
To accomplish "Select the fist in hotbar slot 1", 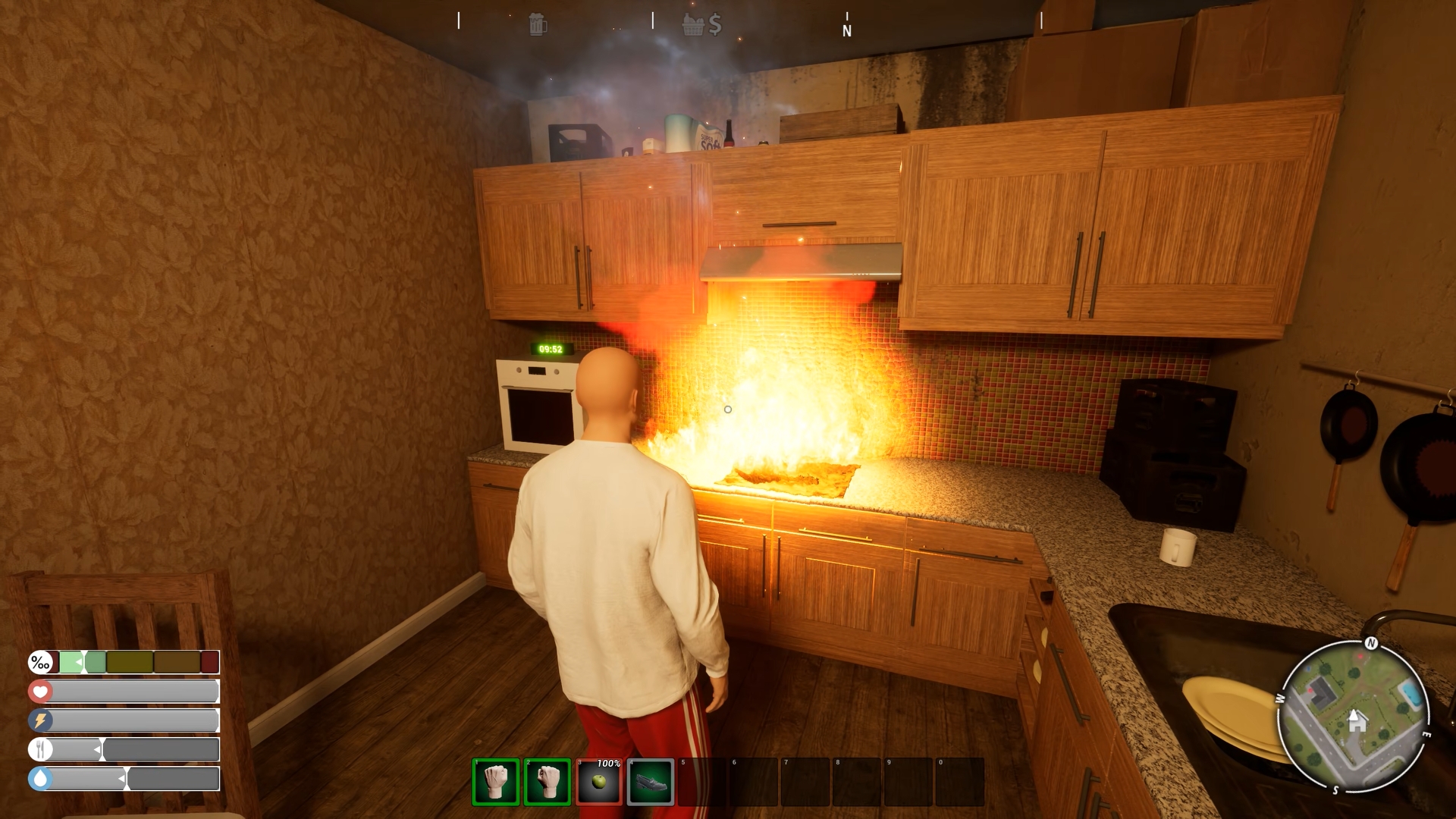I will (496, 782).
